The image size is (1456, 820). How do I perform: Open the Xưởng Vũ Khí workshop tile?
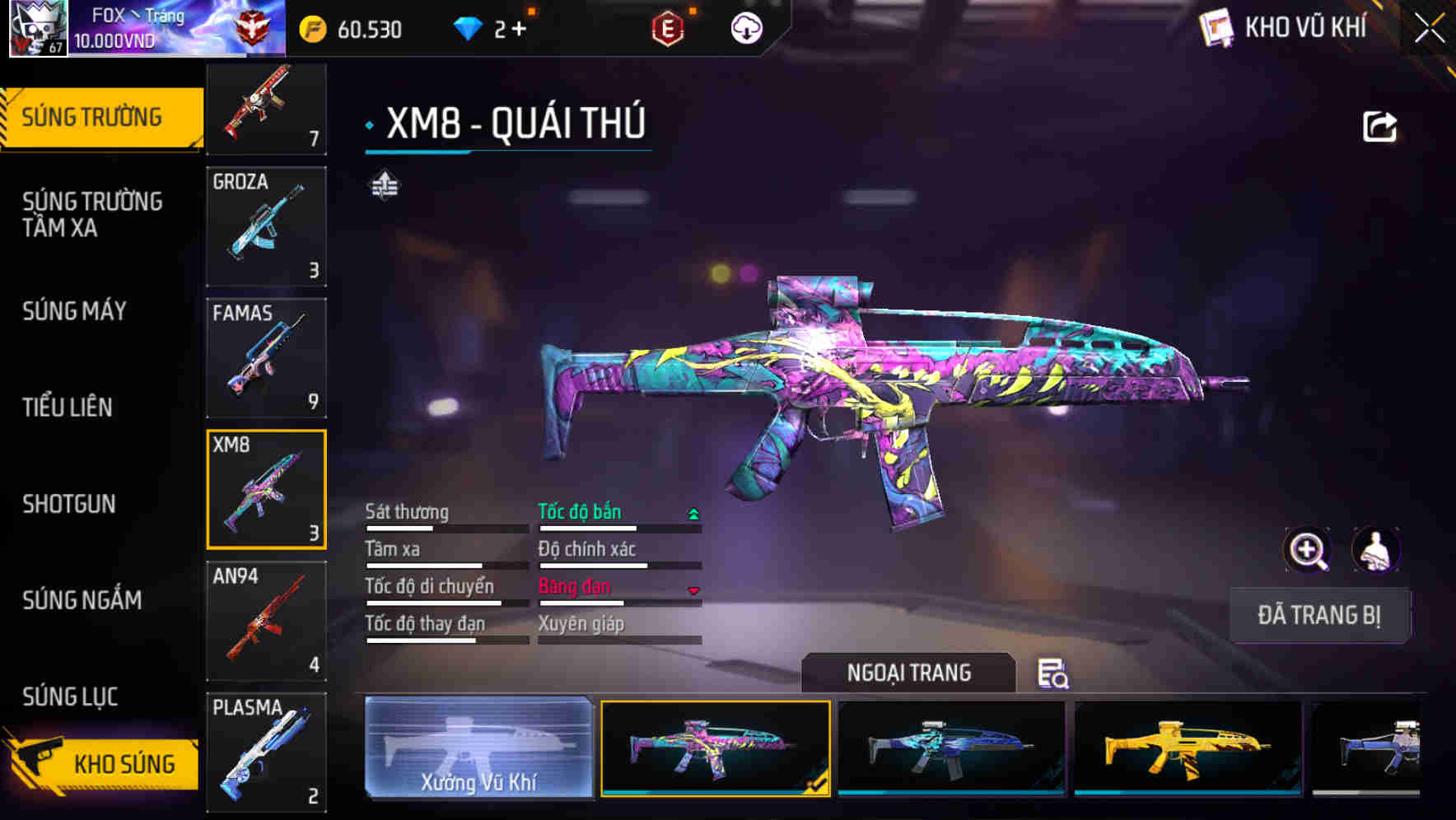[478, 748]
